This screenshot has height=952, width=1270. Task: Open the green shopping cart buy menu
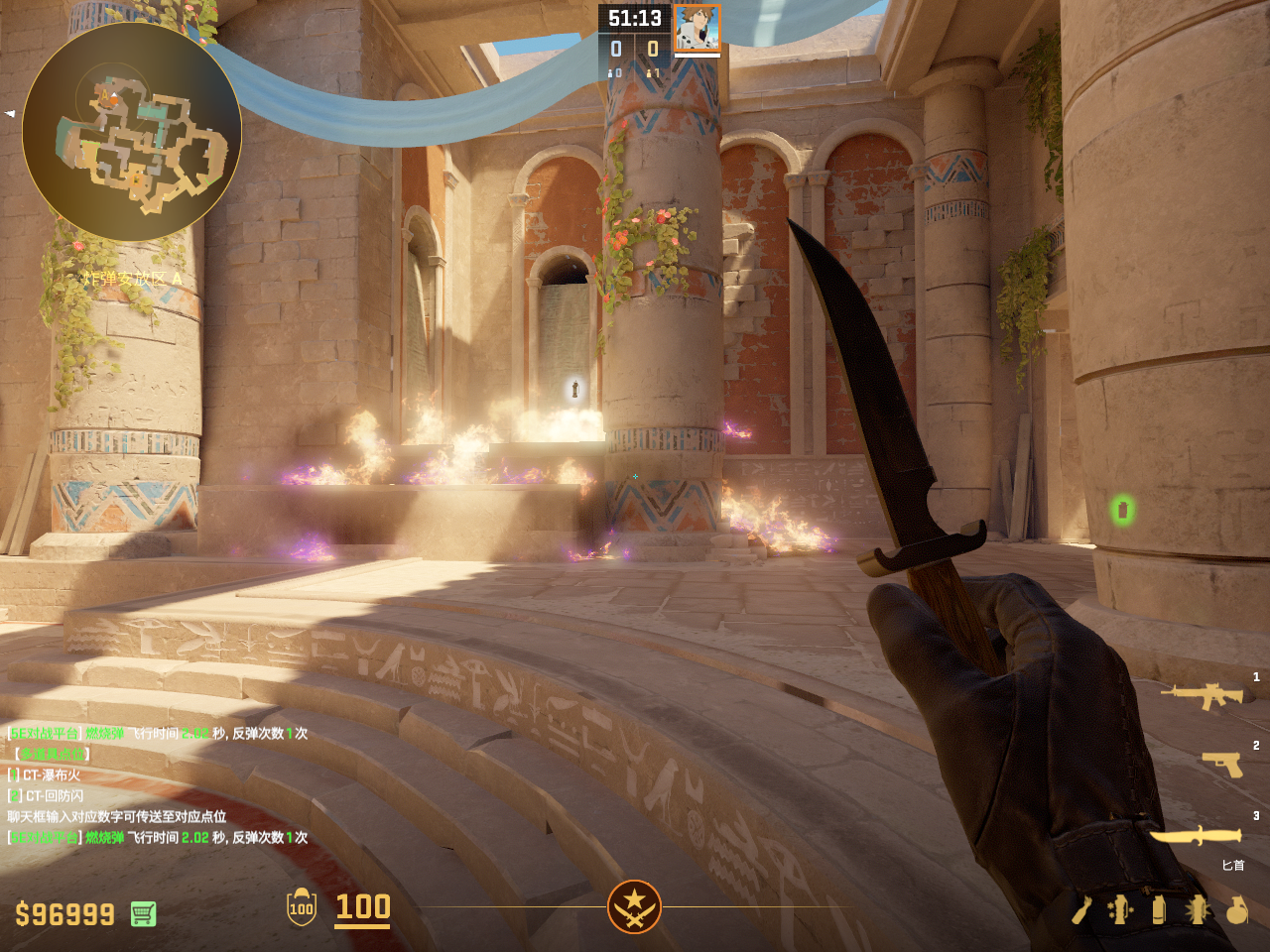[x=143, y=913]
